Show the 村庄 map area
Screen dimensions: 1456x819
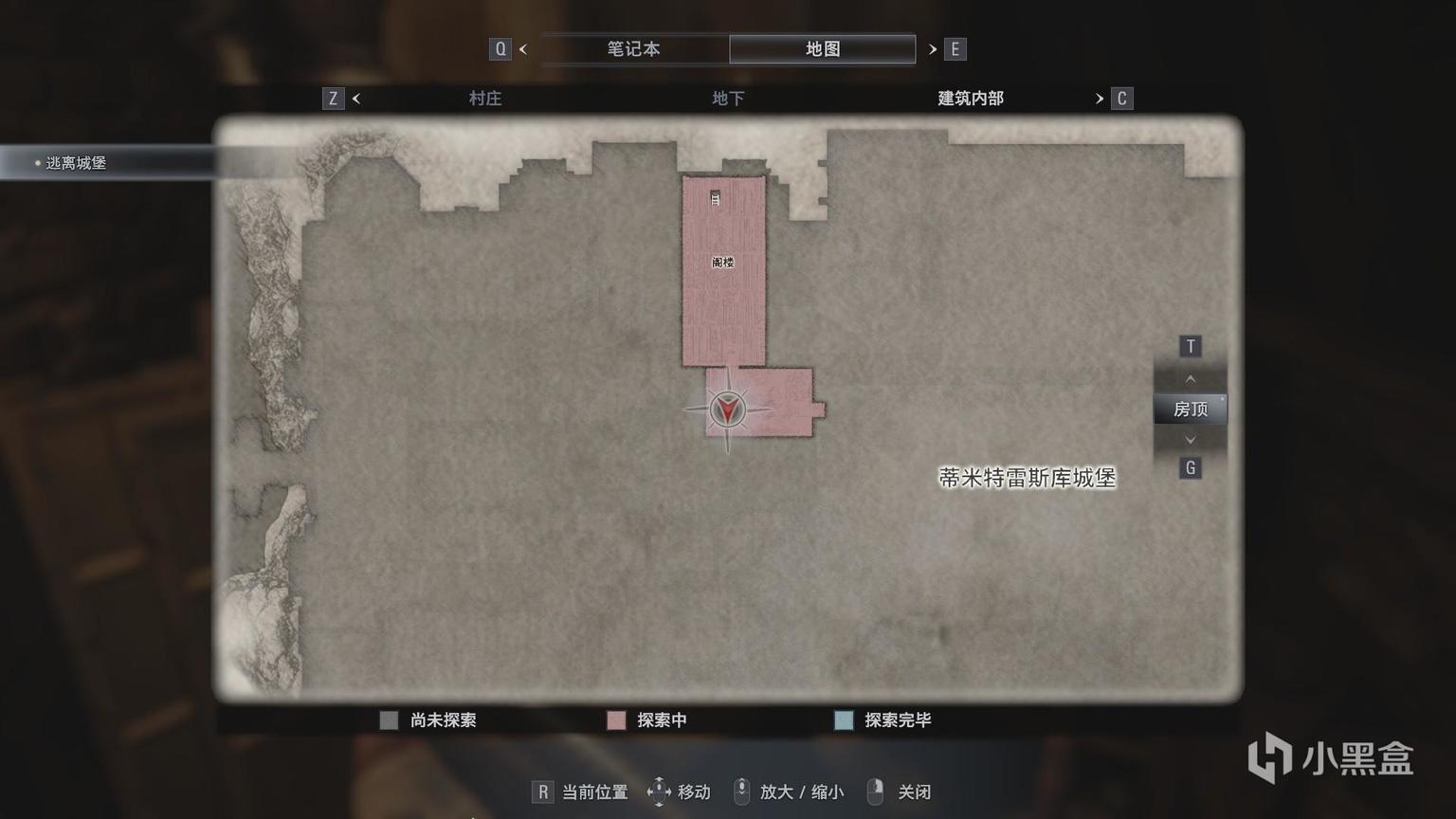click(484, 99)
